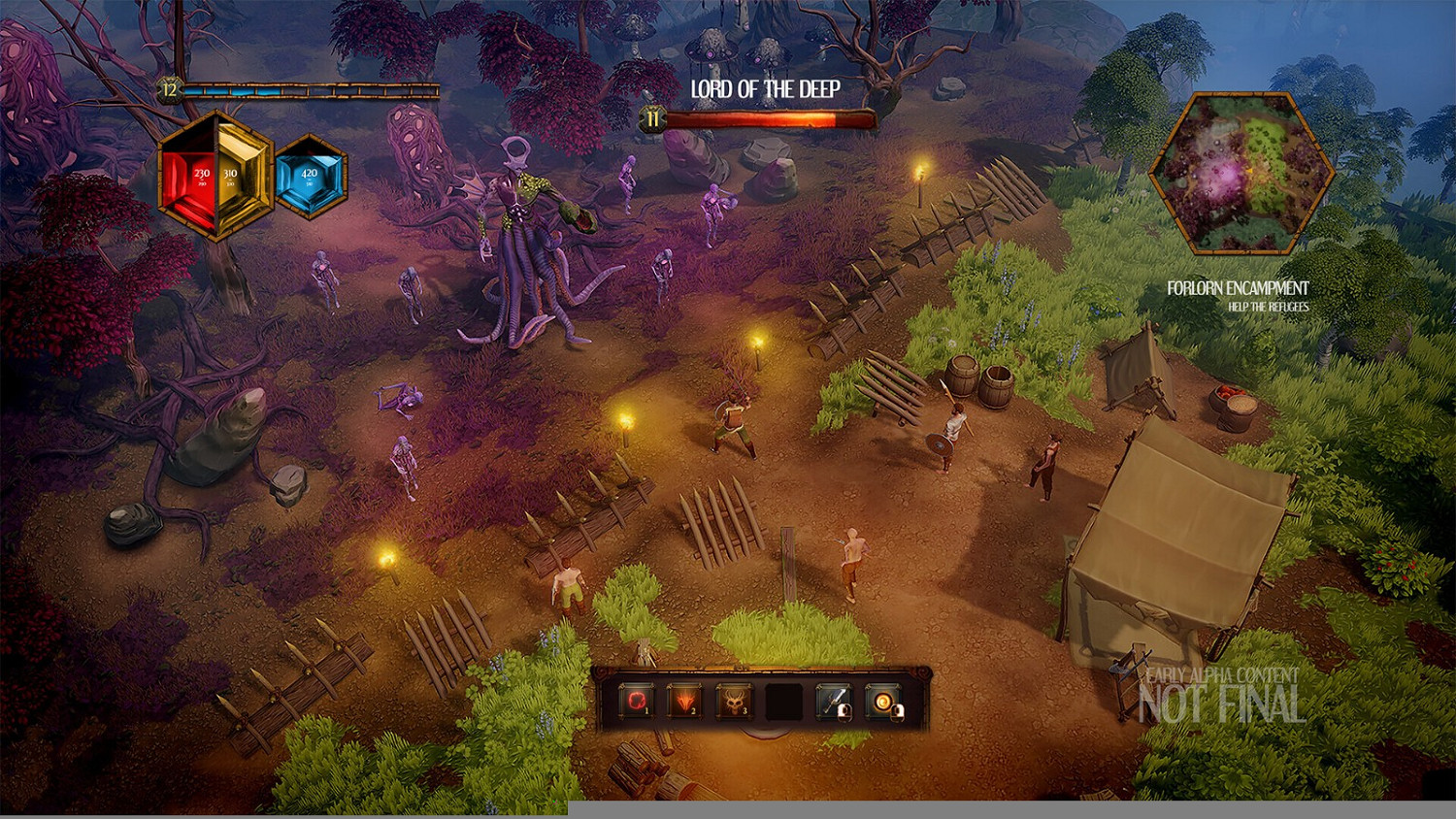
Task: Click the LORD OF THE DEEP boss name
Action: (764, 86)
